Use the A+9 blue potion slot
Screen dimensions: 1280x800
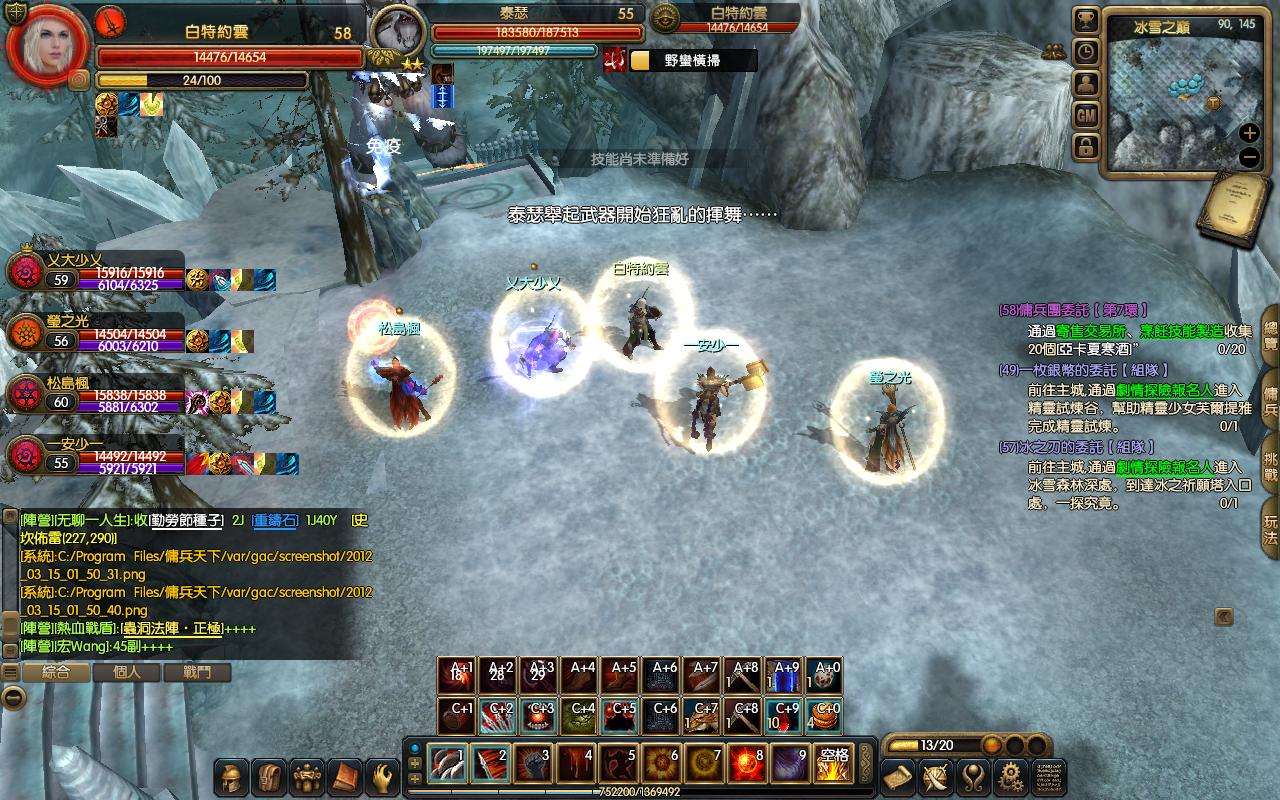(787, 676)
